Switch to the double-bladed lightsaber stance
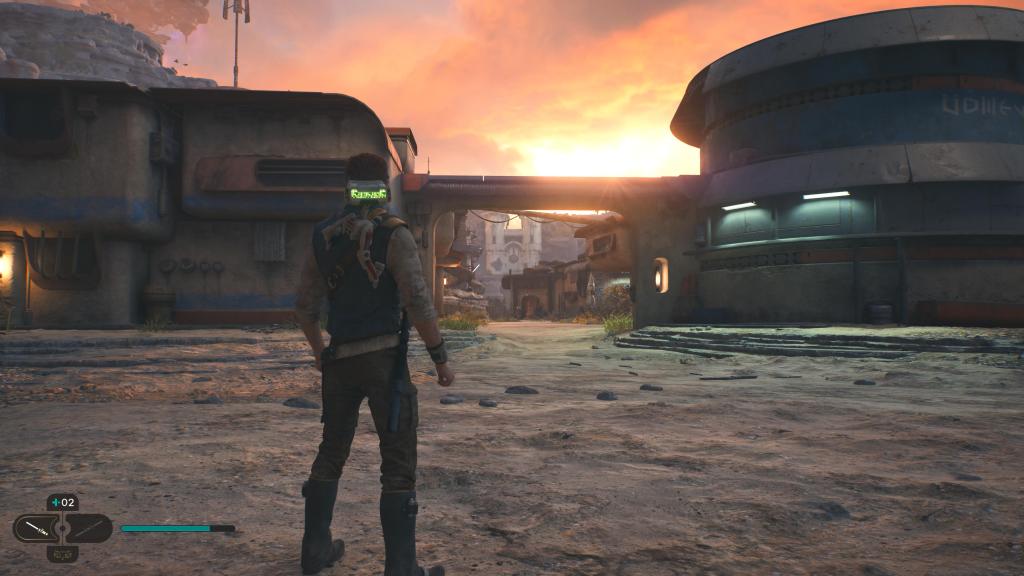 tap(88, 527)
